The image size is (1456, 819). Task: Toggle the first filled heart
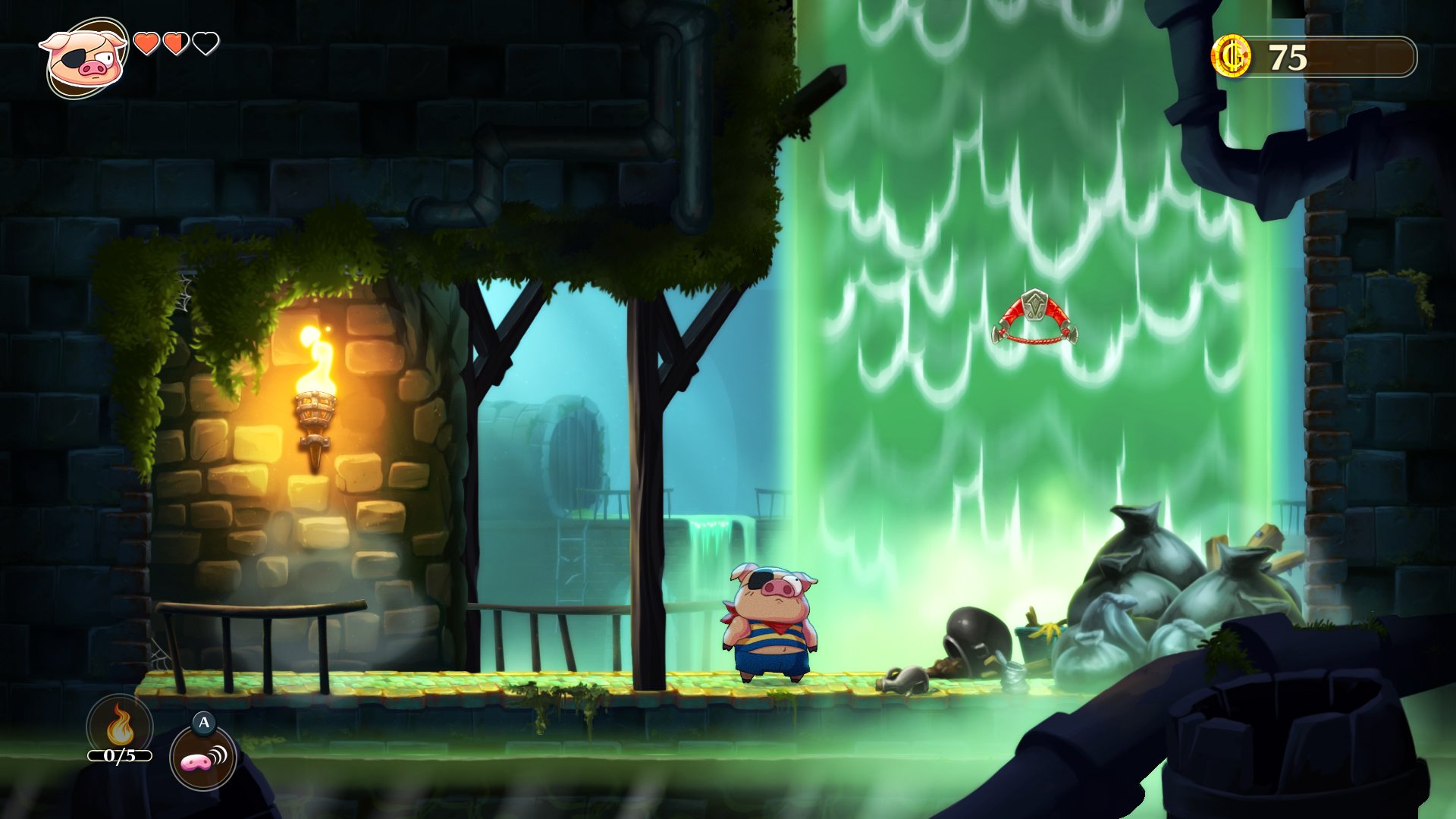(x=147, y=45)
